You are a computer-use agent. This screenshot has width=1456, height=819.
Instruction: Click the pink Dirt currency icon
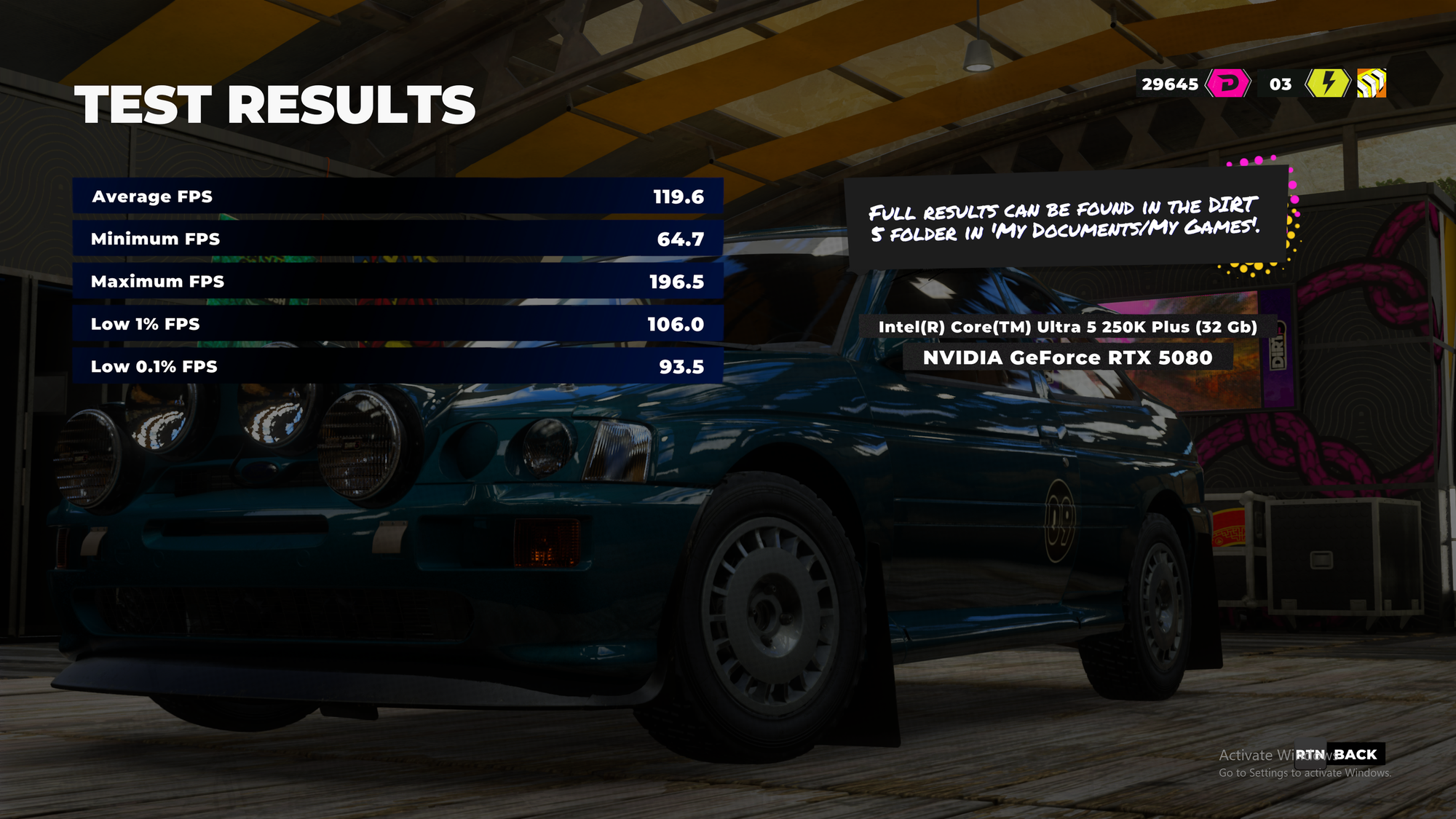pos(1228,84)
